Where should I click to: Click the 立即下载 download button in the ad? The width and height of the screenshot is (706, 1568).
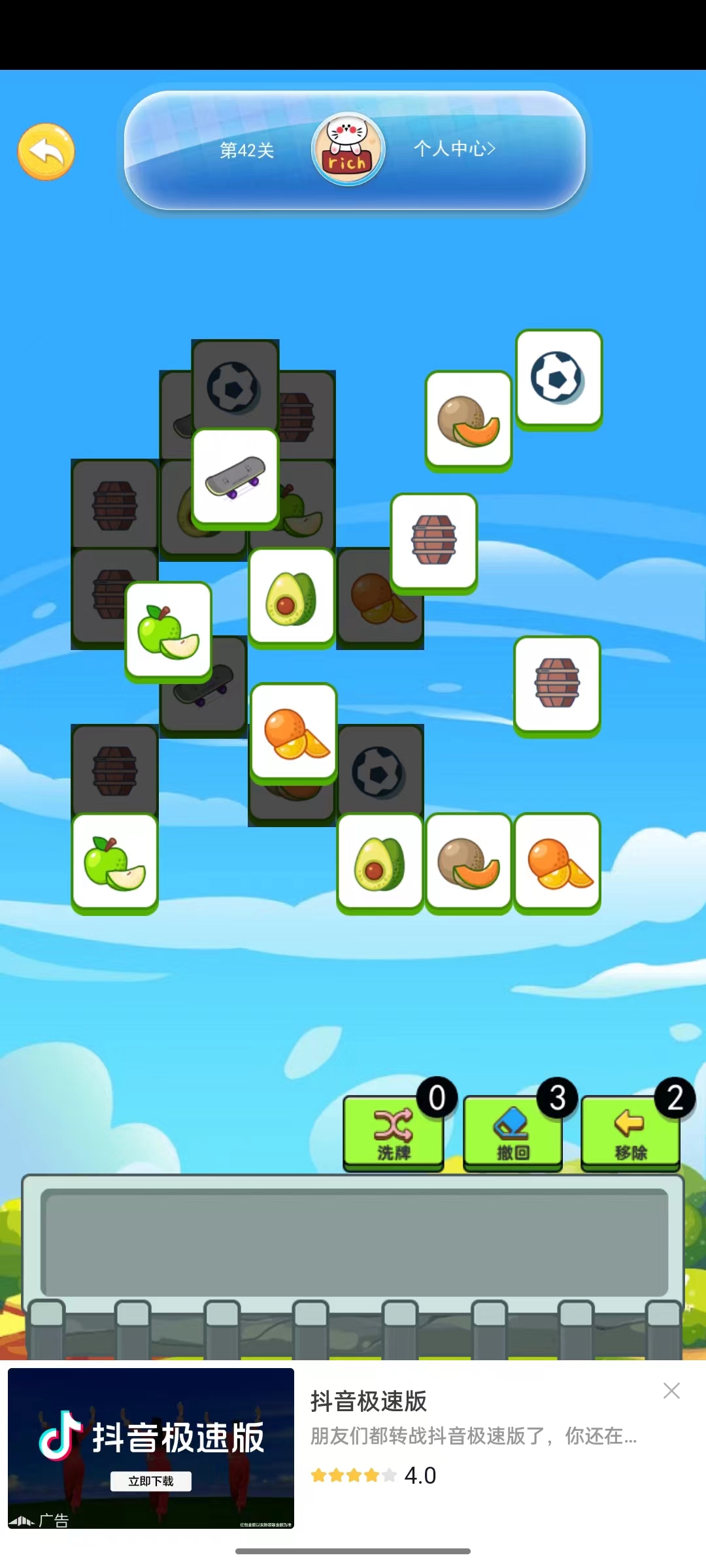click(x=151, y=1481)
